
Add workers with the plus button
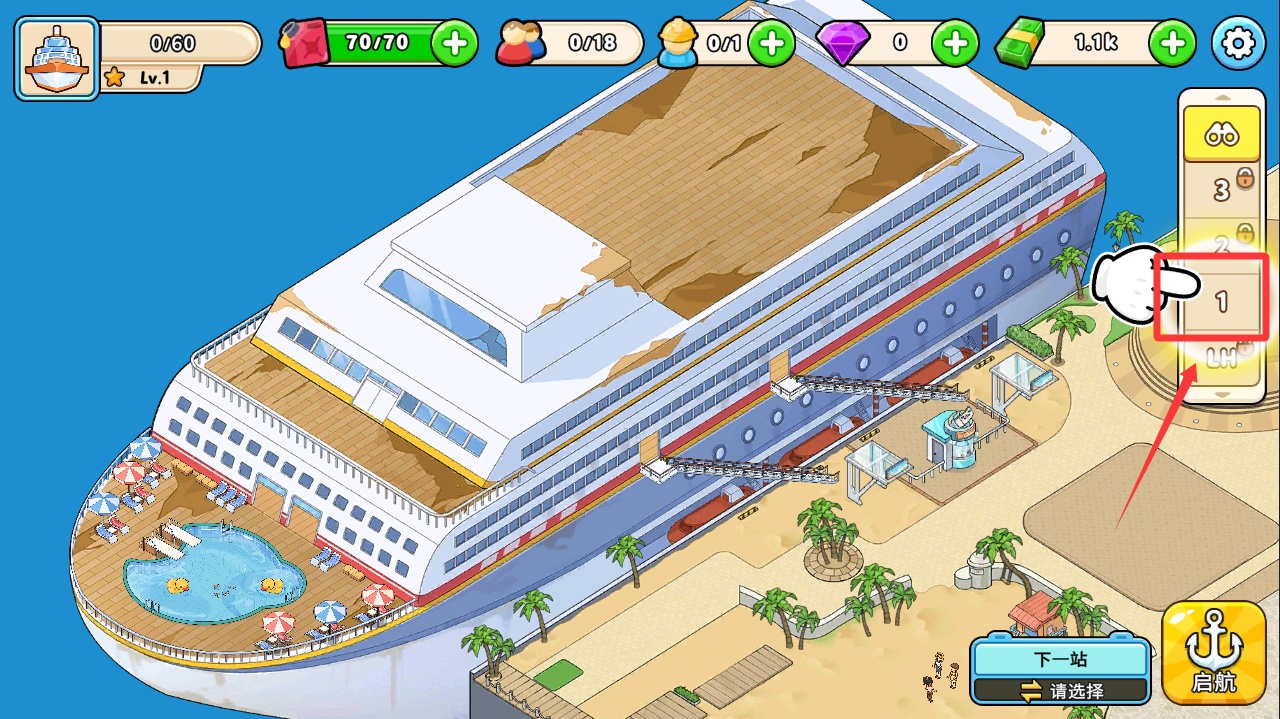[x=772, y=43]
